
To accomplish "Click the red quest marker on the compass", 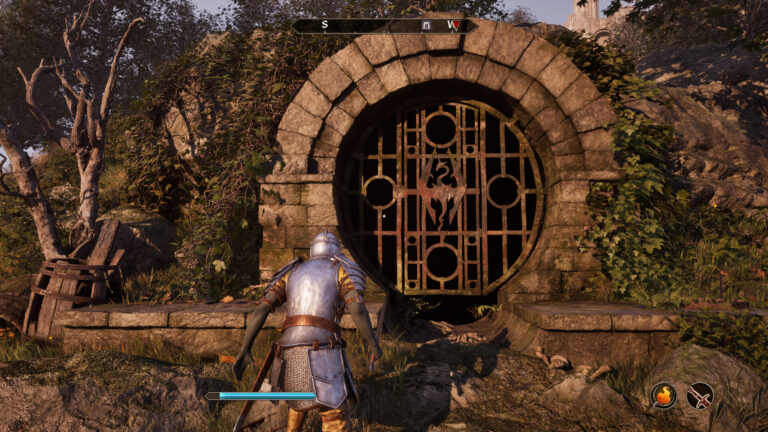I will (x=453, y=25).
